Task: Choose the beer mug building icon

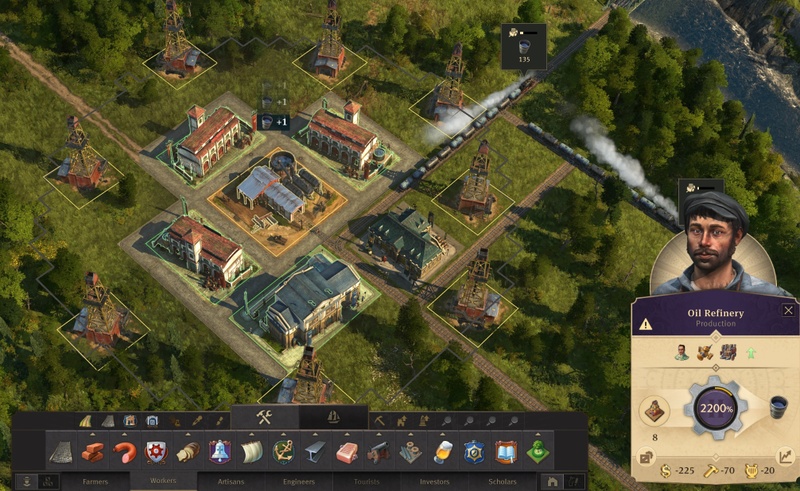Action: click(444, 452)
